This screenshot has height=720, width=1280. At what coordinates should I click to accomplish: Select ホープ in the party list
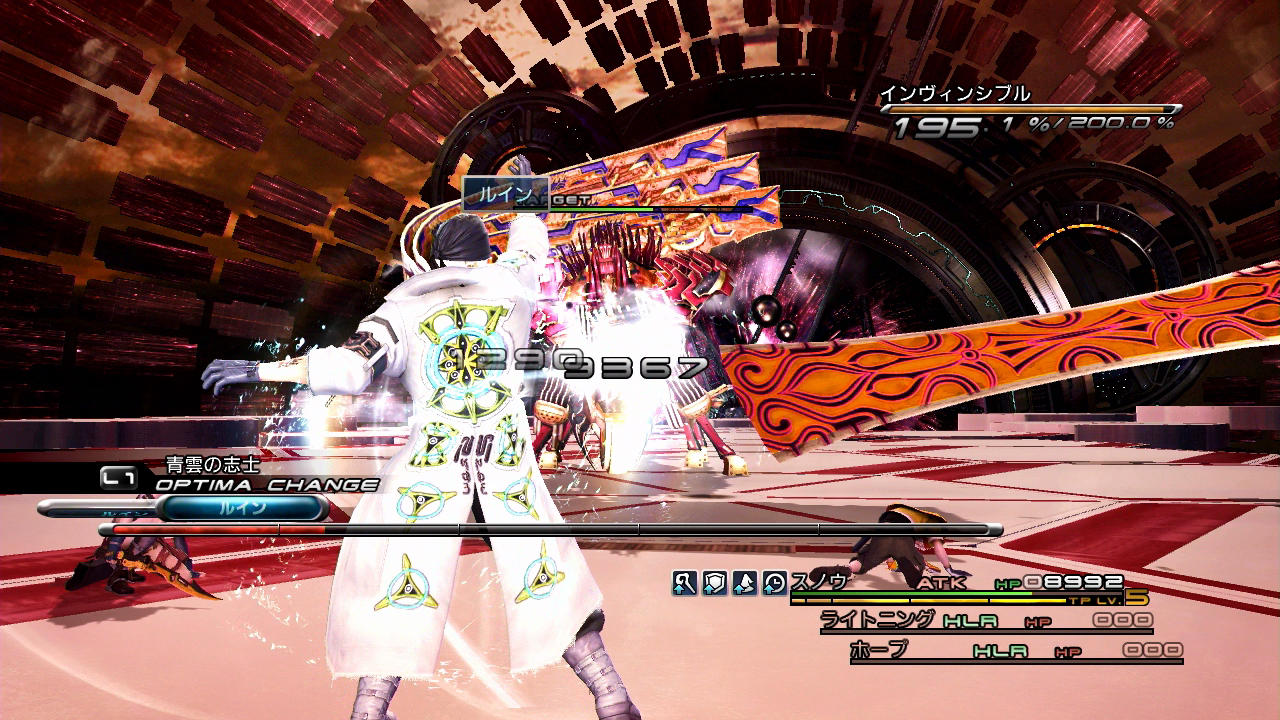pyautogui.click(x=879, y=650)
